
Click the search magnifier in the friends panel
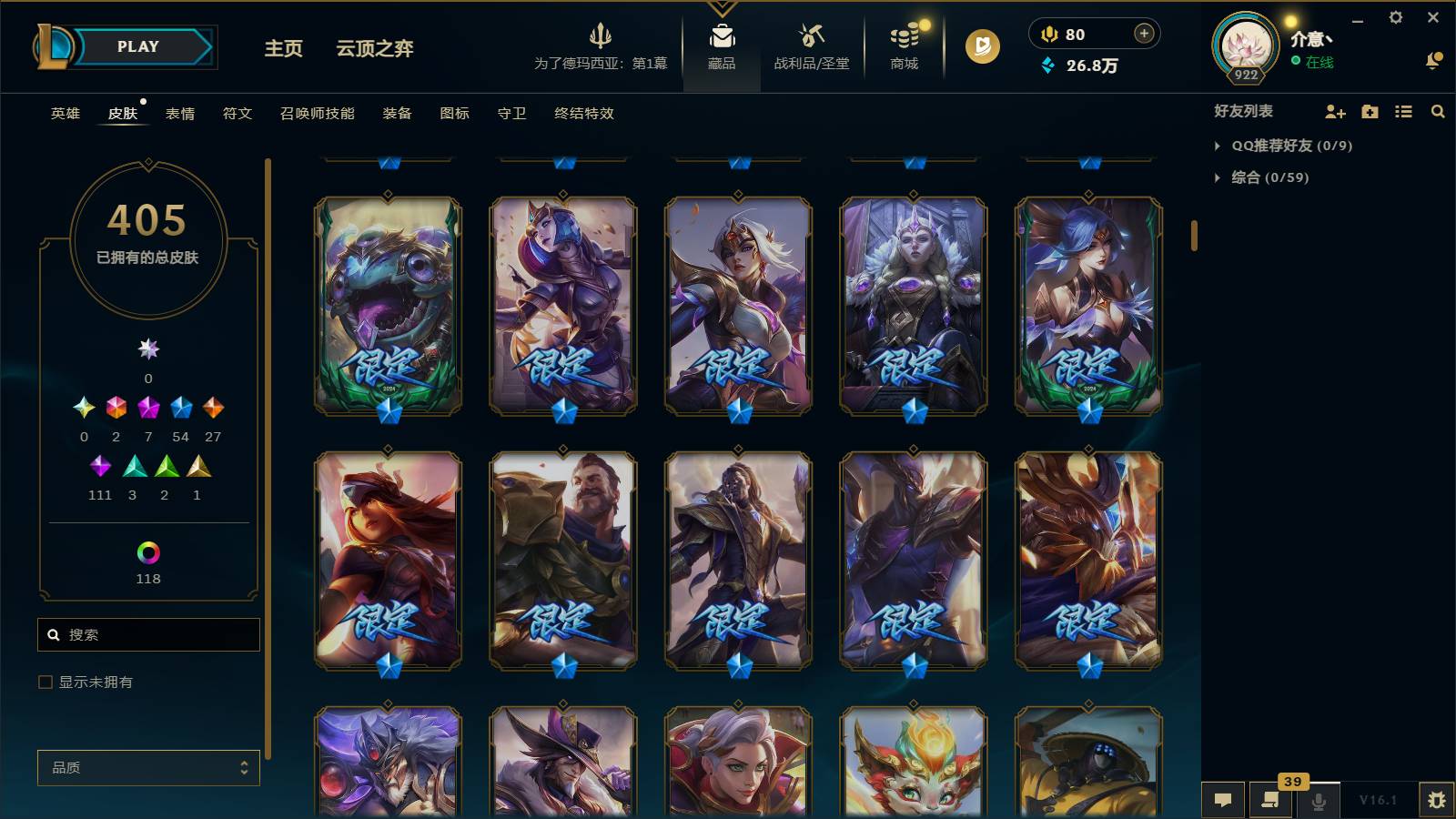[x=1438, y=112]
